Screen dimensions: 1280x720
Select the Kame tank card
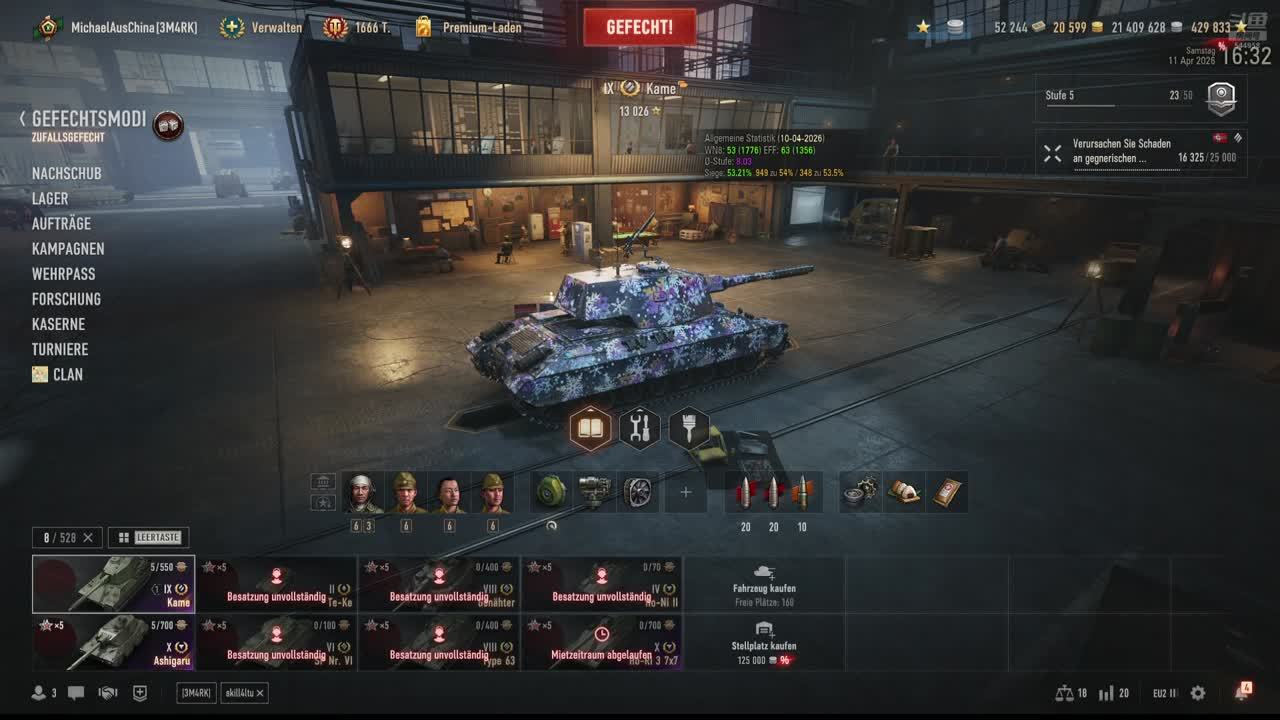(113, 584)
